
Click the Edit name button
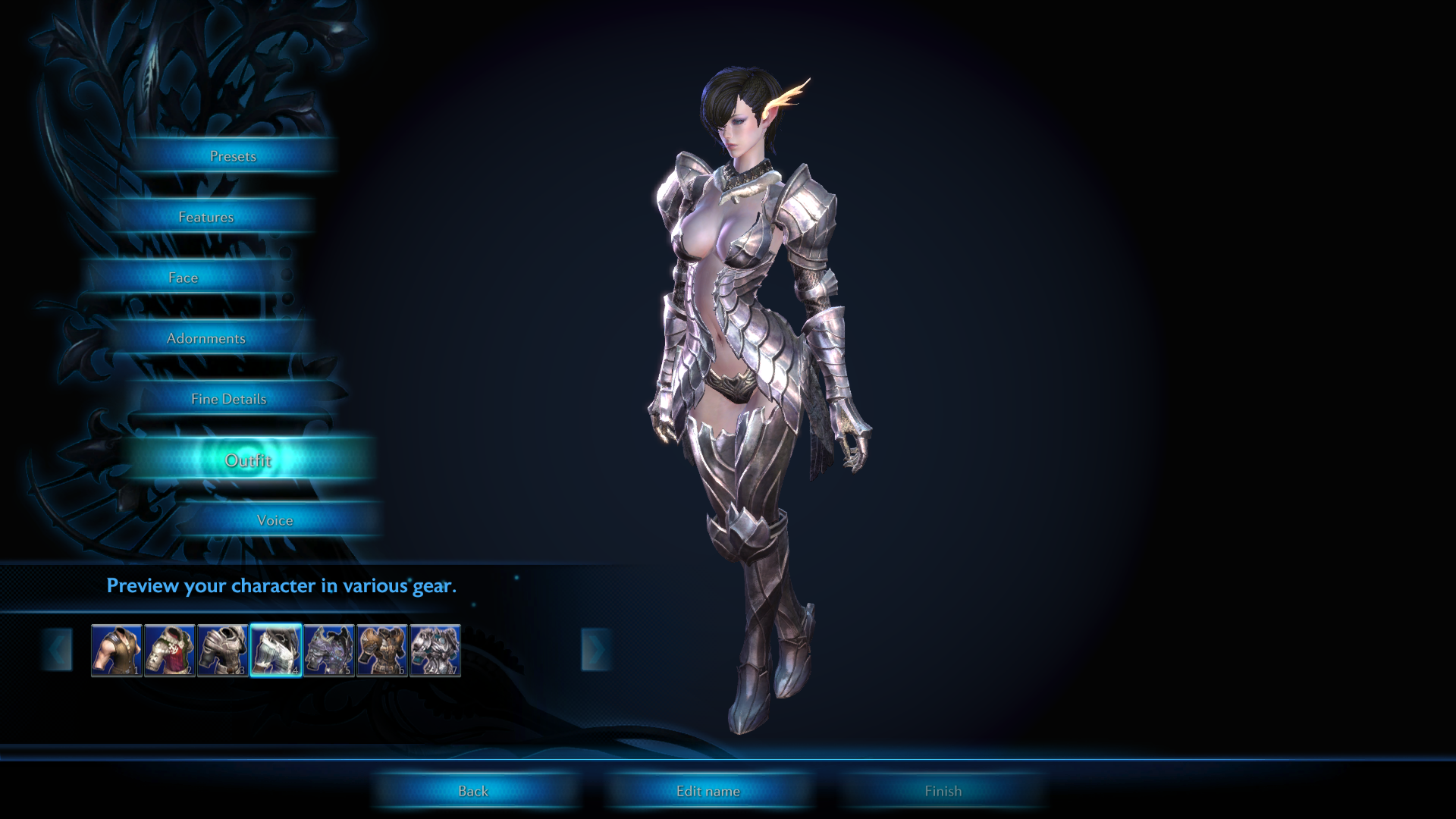tap(708, 791)
